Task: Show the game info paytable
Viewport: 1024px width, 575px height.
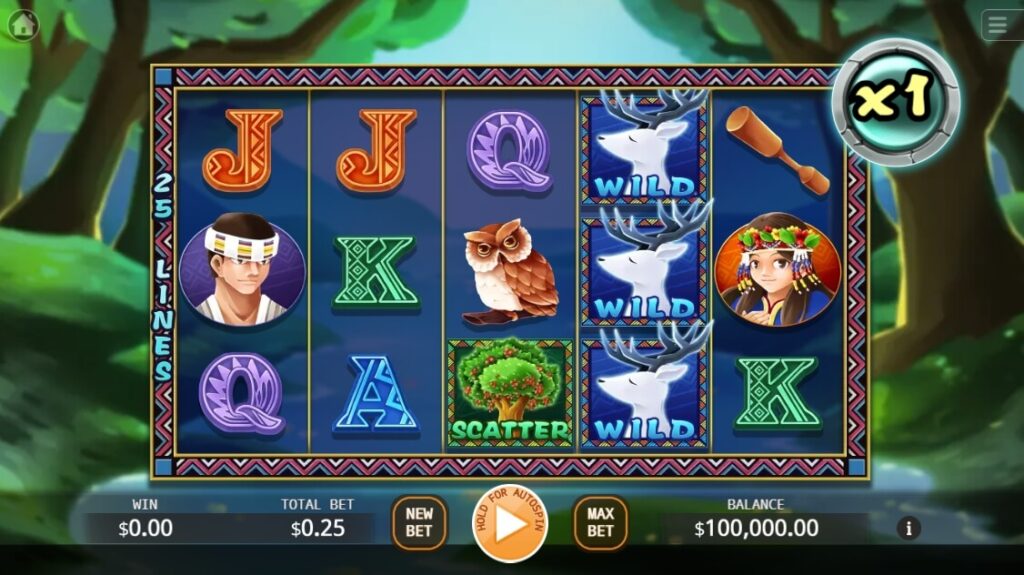Action: coord(909,528)
